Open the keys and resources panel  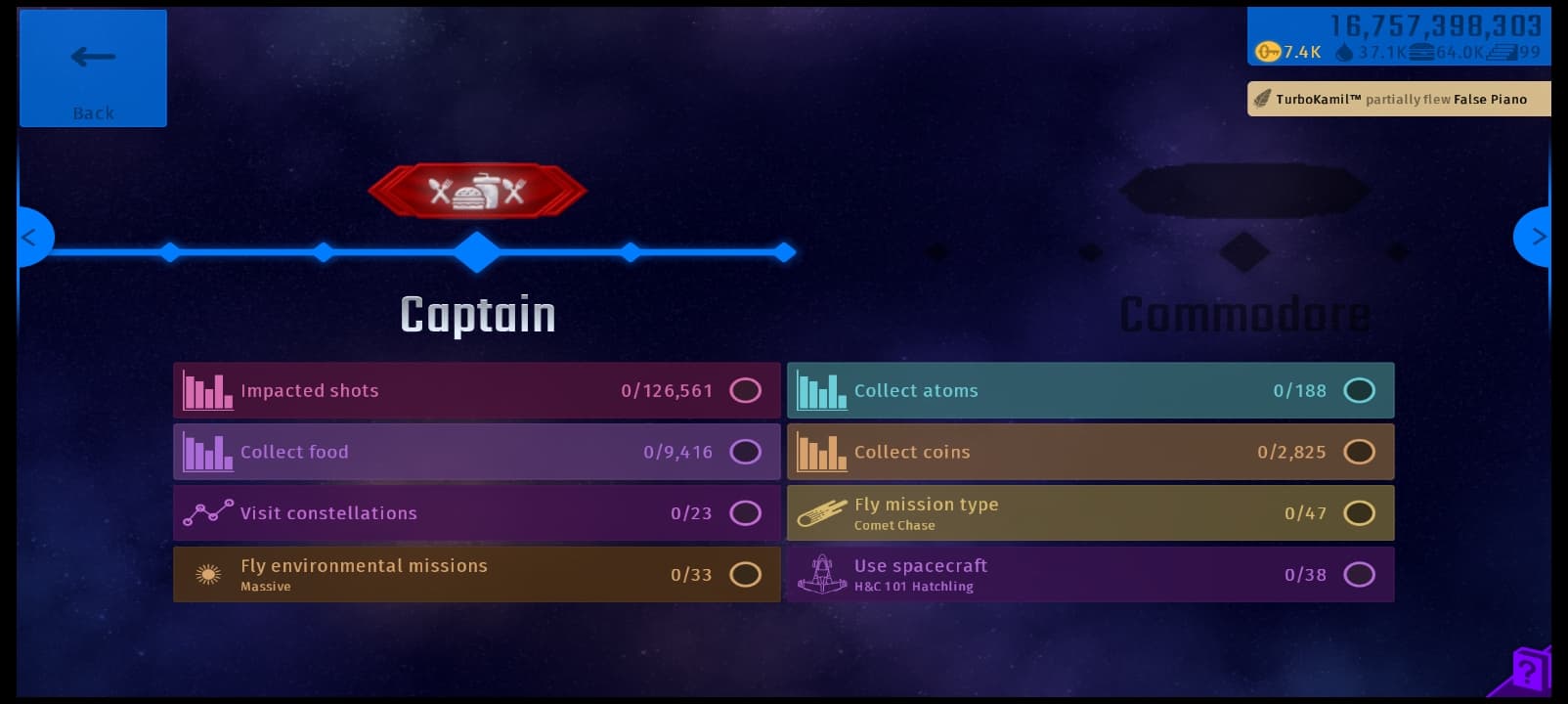1398,37
